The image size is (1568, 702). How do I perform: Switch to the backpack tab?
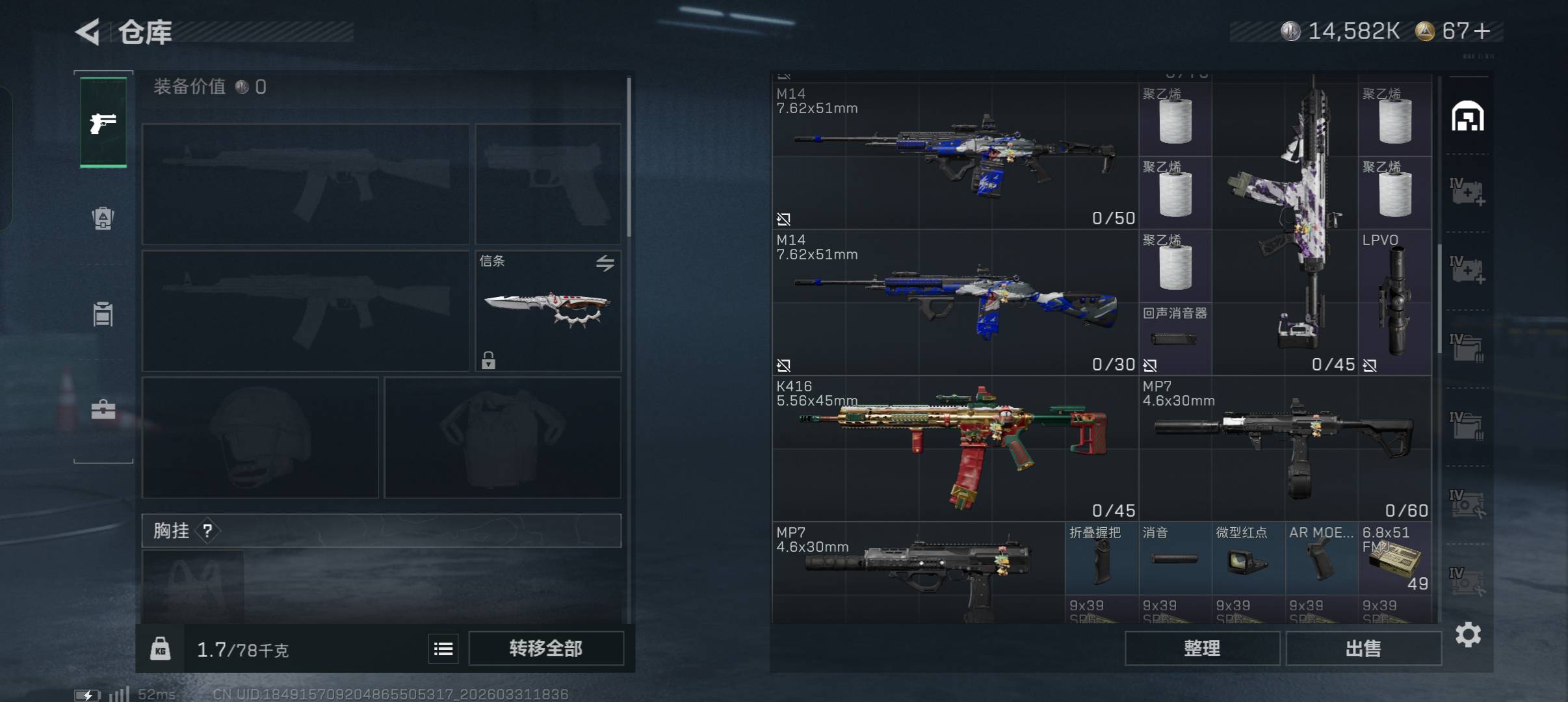103,218
